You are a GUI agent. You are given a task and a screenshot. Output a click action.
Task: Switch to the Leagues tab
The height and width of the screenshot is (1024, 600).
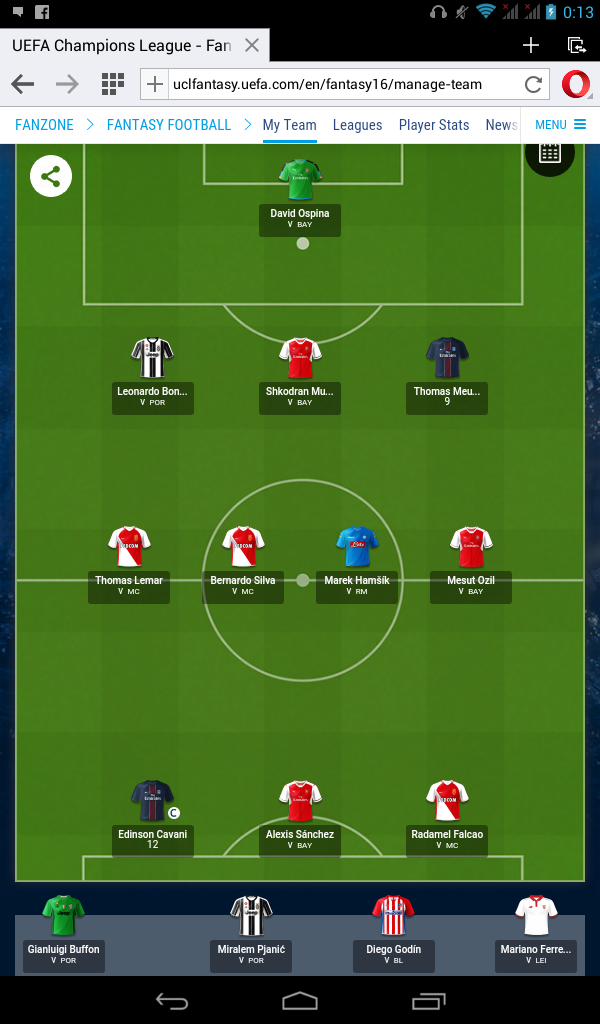point(357,125)
